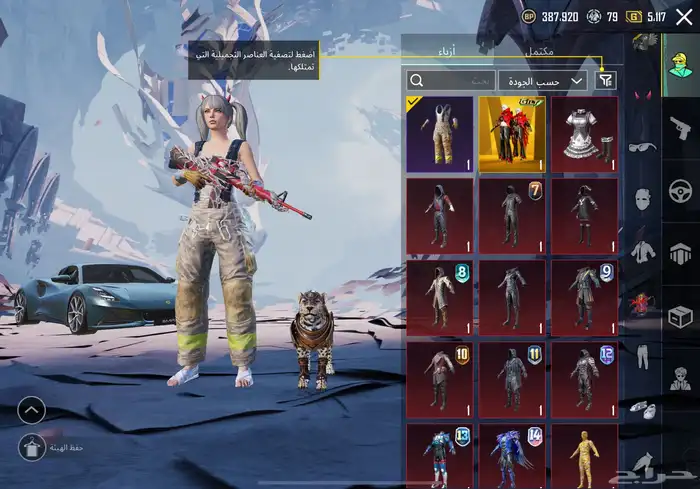Open the pistol weapons category
This screenshot has width=700, height=489.
680,127
